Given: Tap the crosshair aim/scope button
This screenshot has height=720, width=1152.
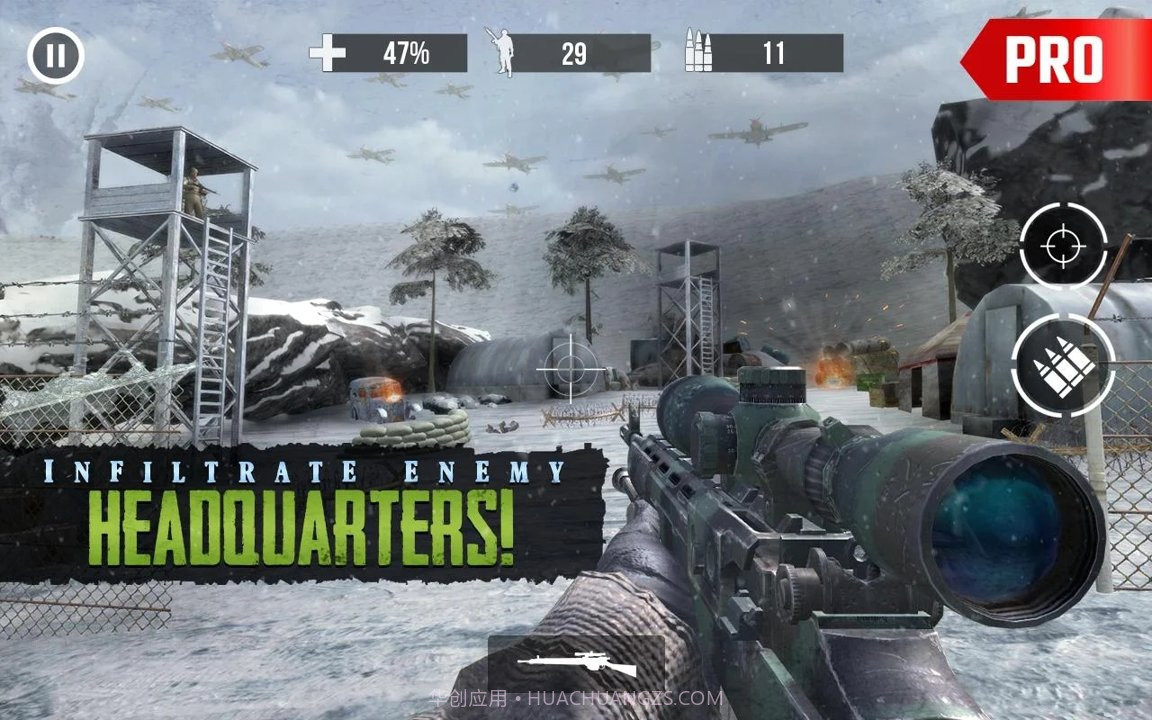Looking at the screenshot, I should pos(1063,245).
